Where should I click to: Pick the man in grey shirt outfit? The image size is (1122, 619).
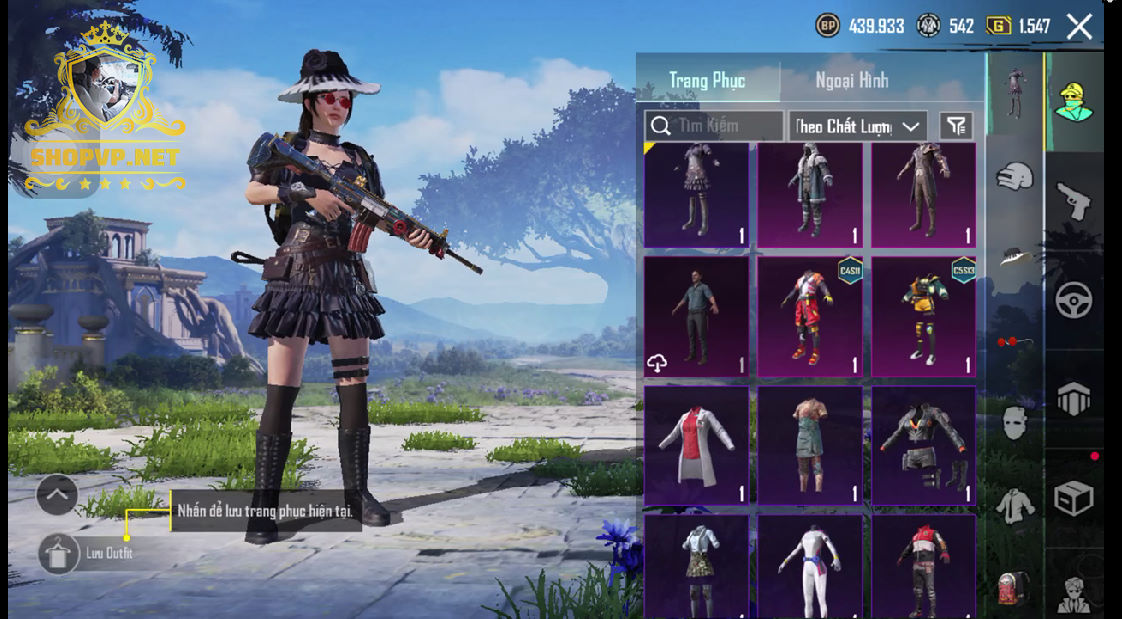point(696,317)
